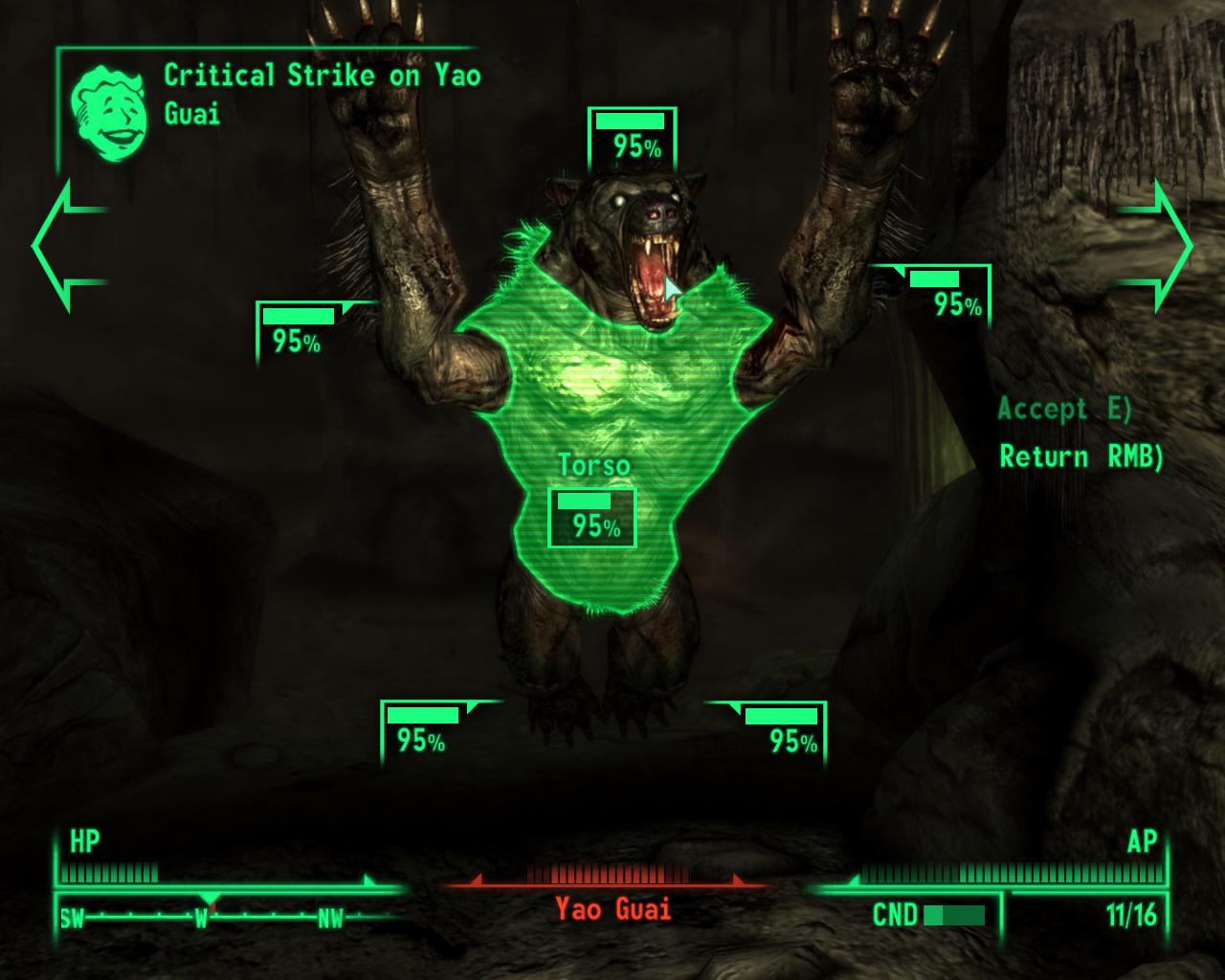1225x980 pixels.
Task: Cycle to next target with right arrow
Action: pos(1159,246)
